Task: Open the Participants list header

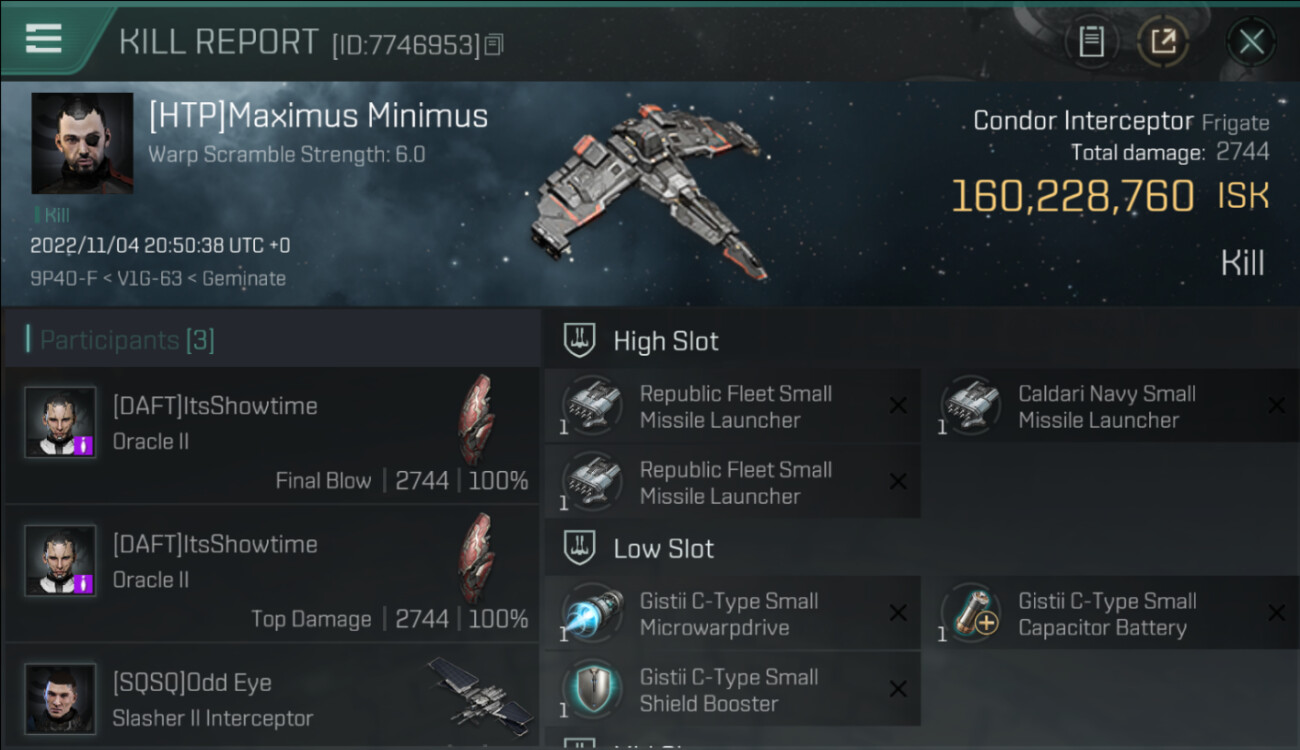Action: click(x=127, y=340)
